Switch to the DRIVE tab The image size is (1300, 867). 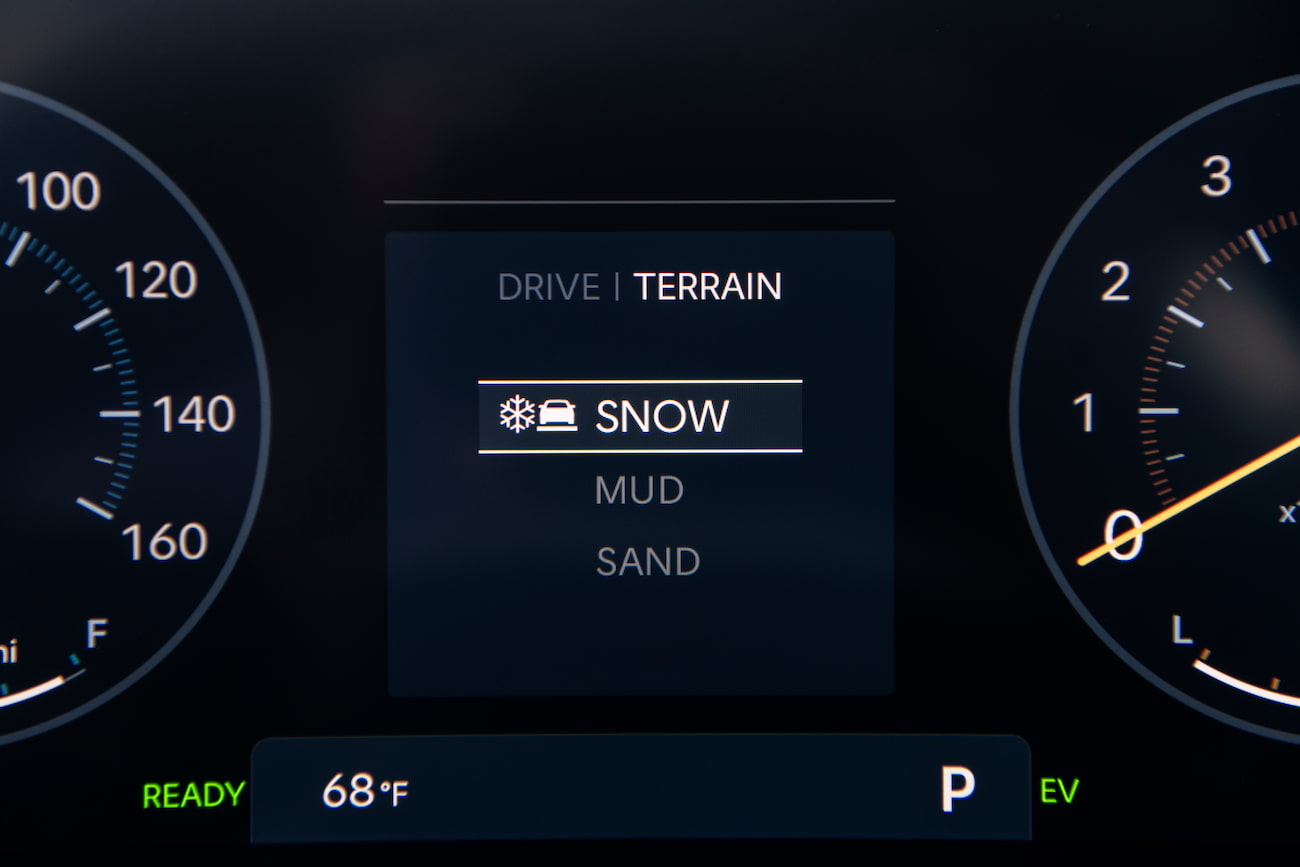click(x=547, y=287)
